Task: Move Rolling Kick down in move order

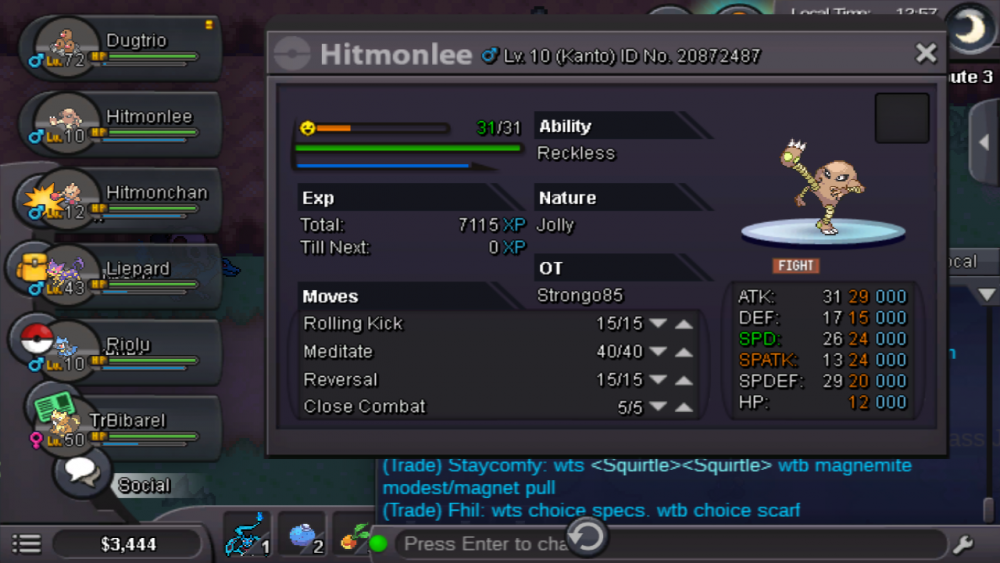Action: 657,324
